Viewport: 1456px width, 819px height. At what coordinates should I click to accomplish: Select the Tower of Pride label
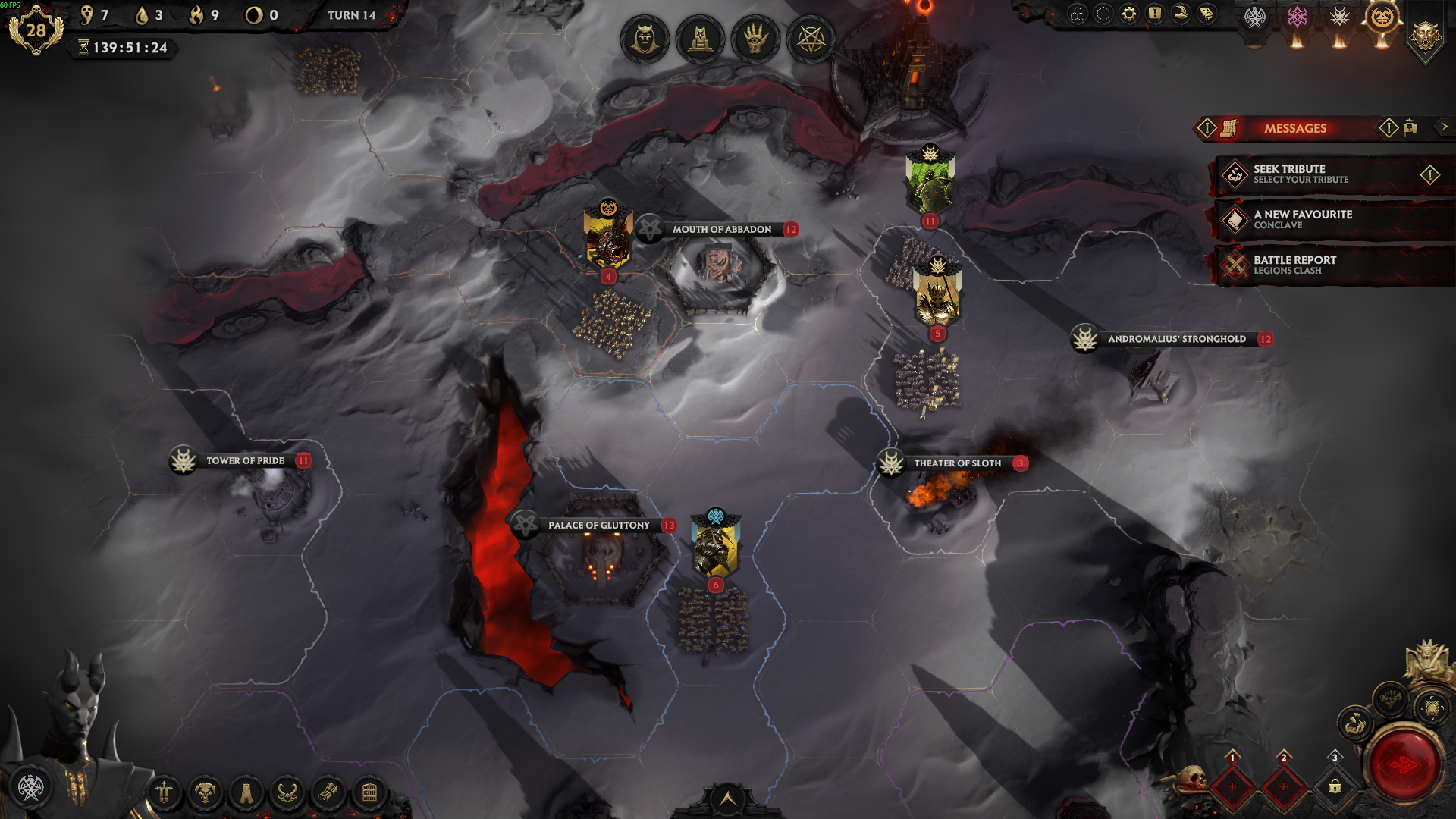coord(244,460)
